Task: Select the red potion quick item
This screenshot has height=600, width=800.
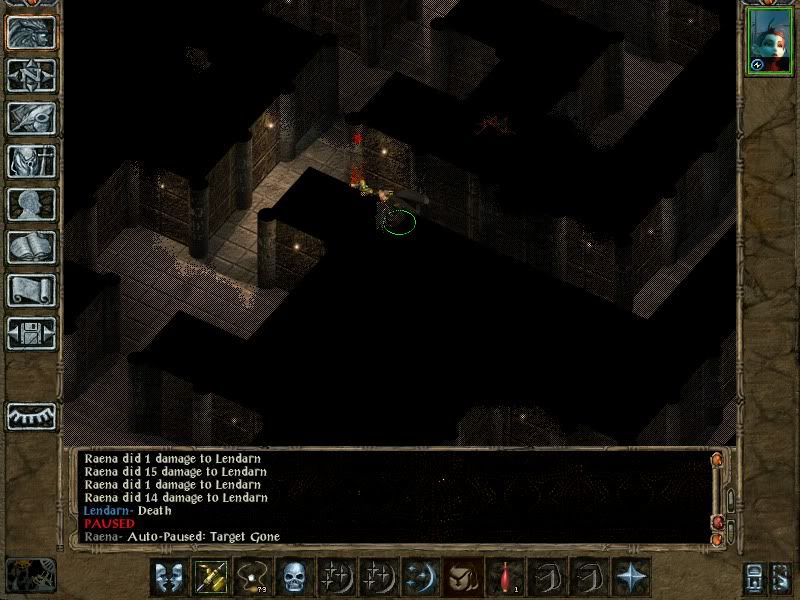Action: (x=505, y=576)
